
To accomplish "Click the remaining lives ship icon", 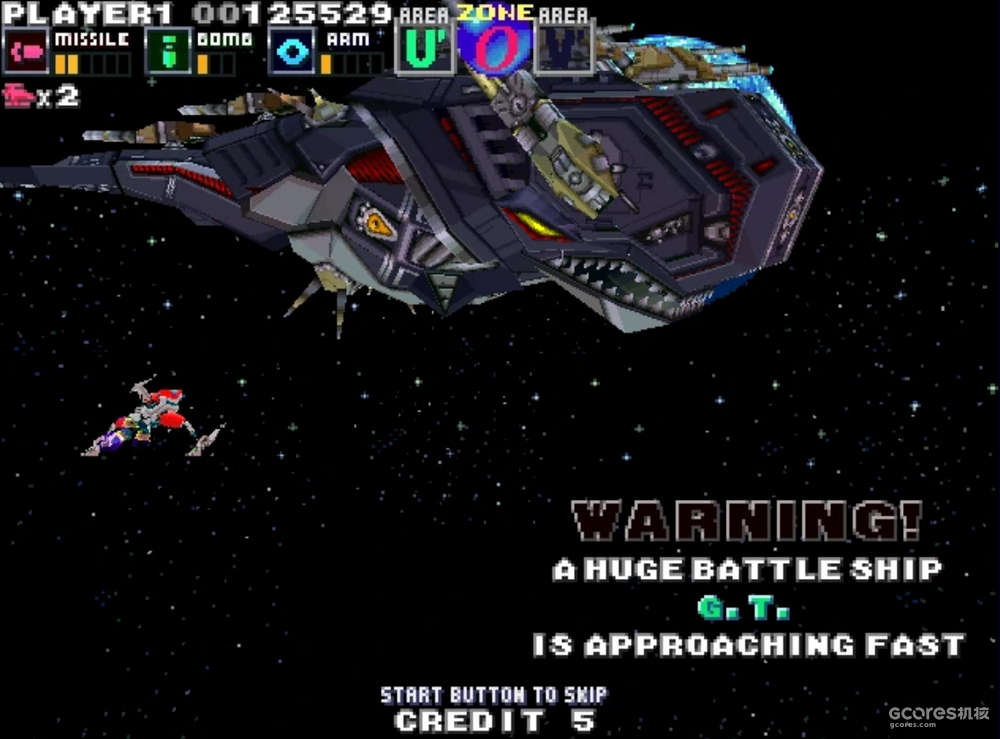I will point(19,97).
